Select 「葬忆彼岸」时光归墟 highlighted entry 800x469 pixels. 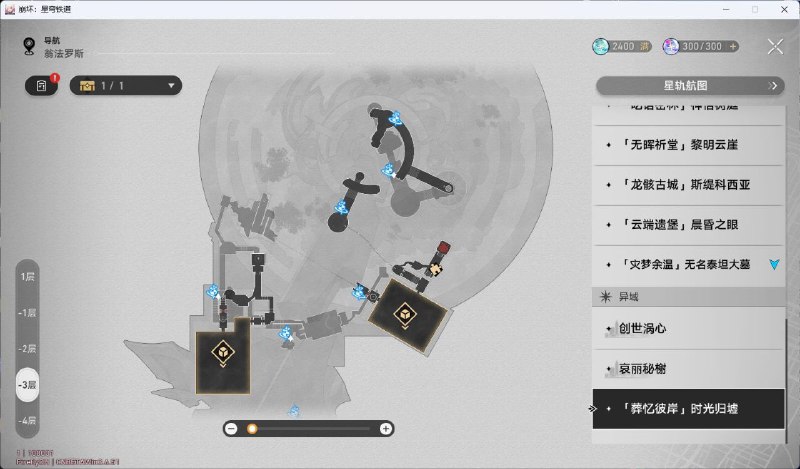click(687, 409)
